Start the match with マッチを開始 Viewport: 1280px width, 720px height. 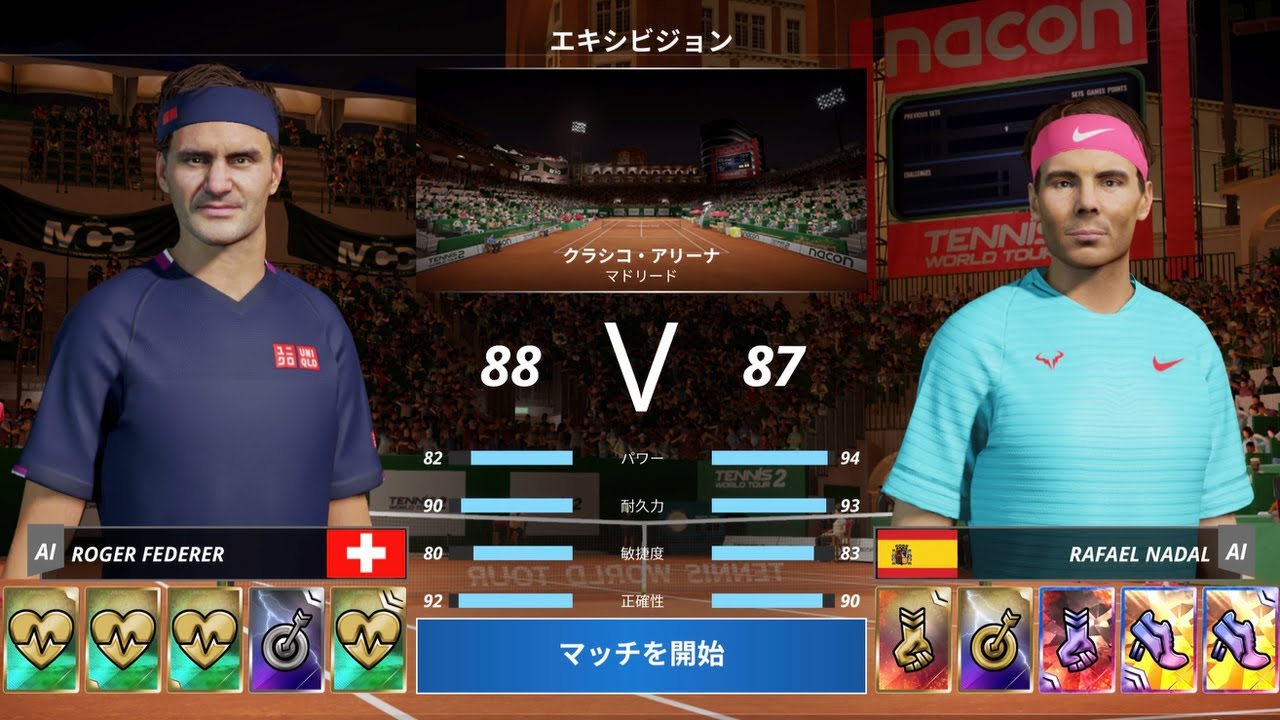click(x=641, y=656)
